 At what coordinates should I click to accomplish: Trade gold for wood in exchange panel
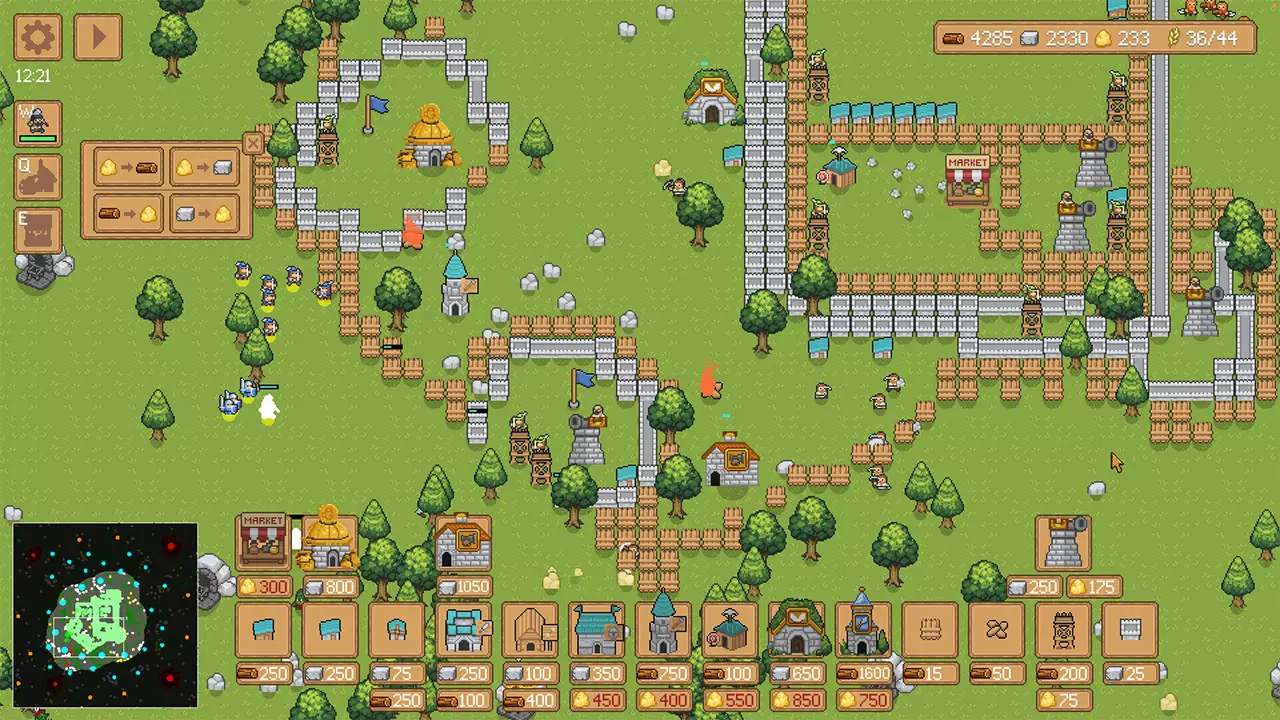pyautogui.click(x=128, y=167)
